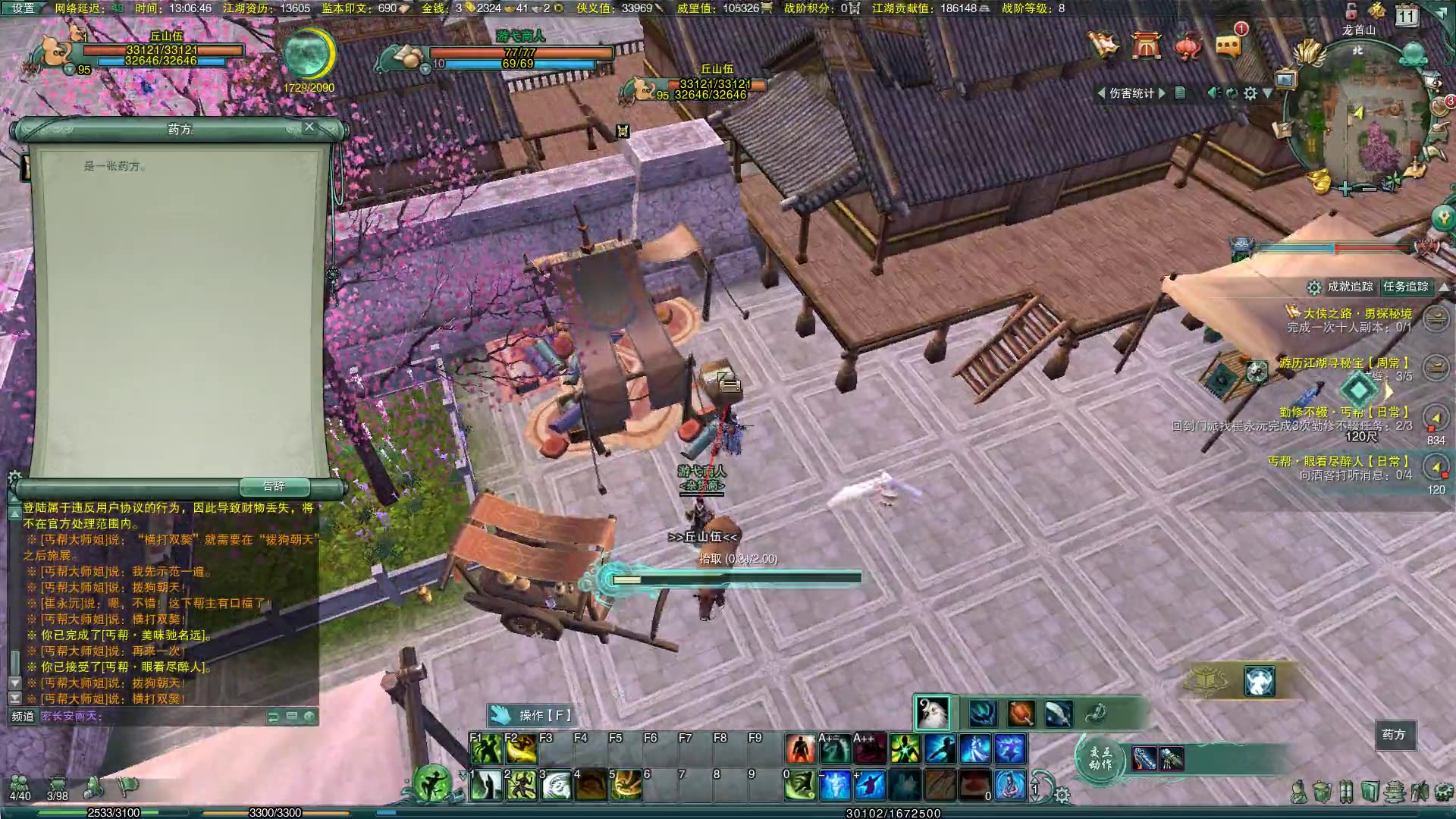Click the 告辞 farewell button

(274, 486)
